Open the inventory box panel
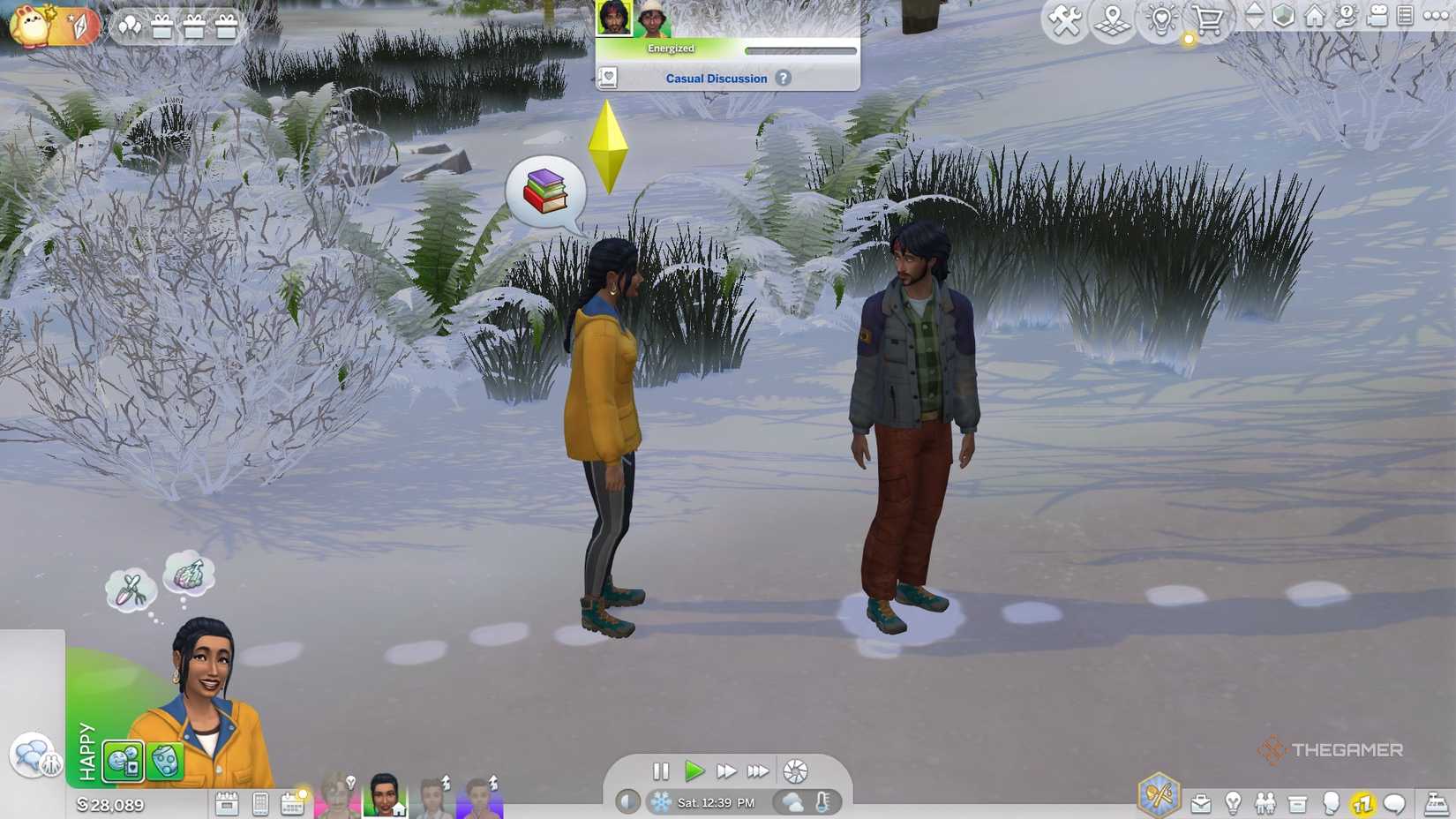The height and width of the screenshot is (819, 1456). pos(1297,803)
